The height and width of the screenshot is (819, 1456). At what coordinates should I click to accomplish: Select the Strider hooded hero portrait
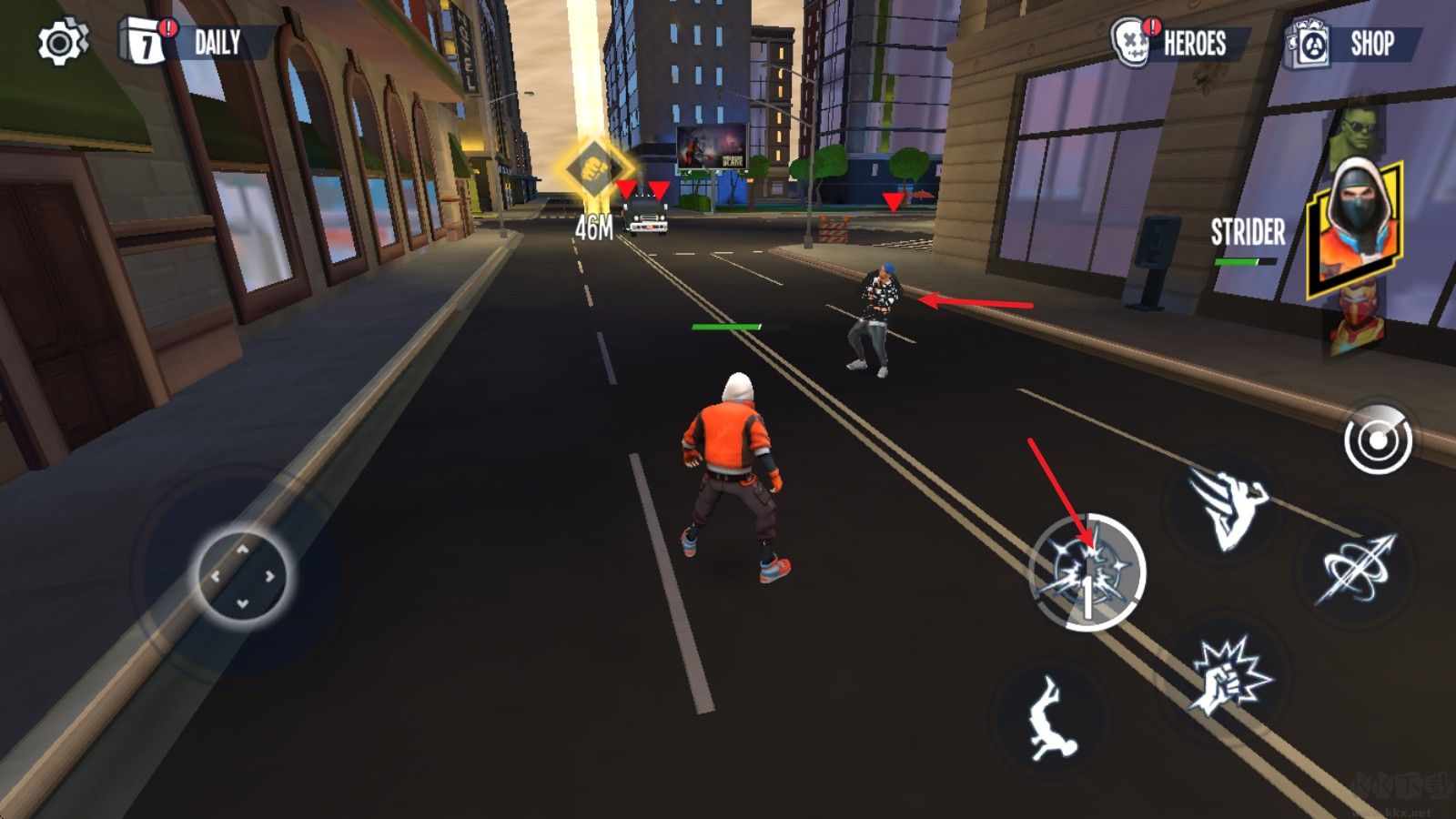(x=1356, y=227)
